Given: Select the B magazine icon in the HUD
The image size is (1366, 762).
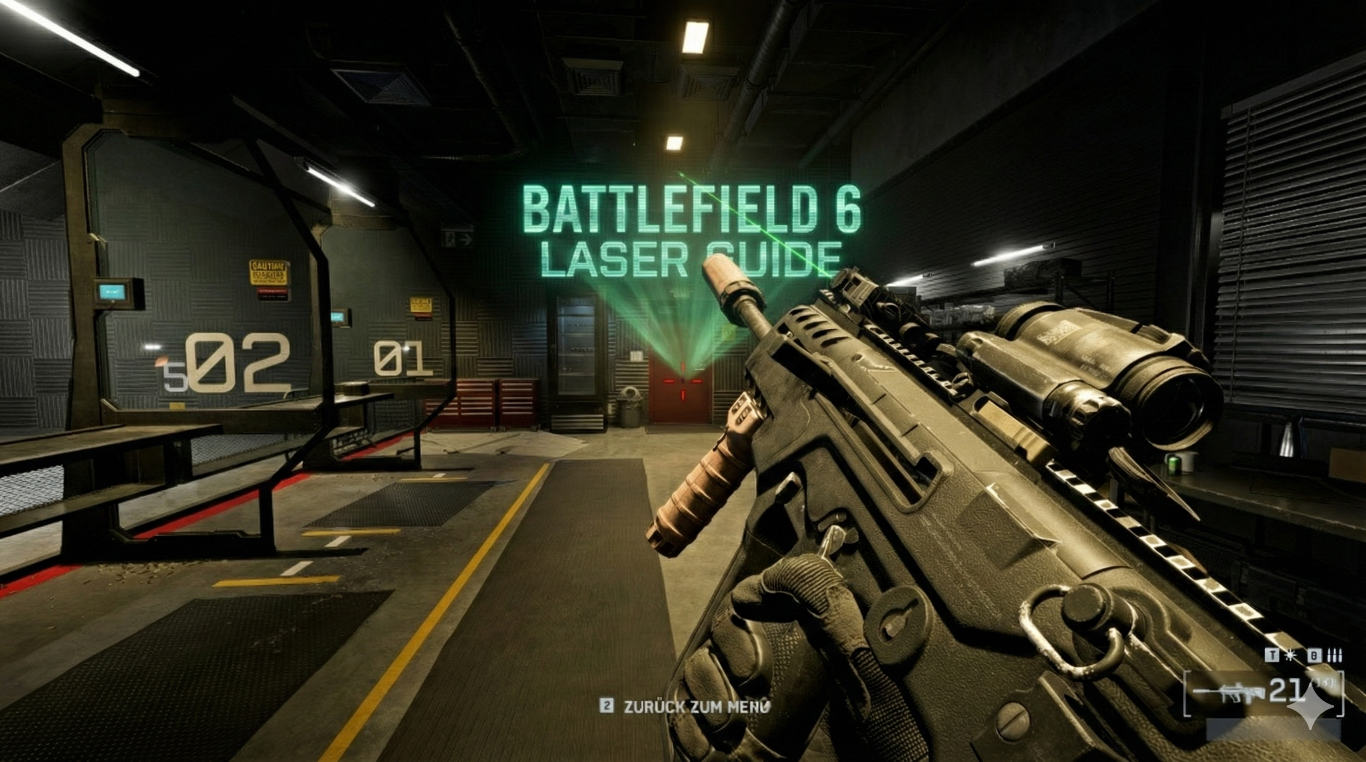Looking at the screenshot, I should pyautogui.click(x=1314, y=655).
